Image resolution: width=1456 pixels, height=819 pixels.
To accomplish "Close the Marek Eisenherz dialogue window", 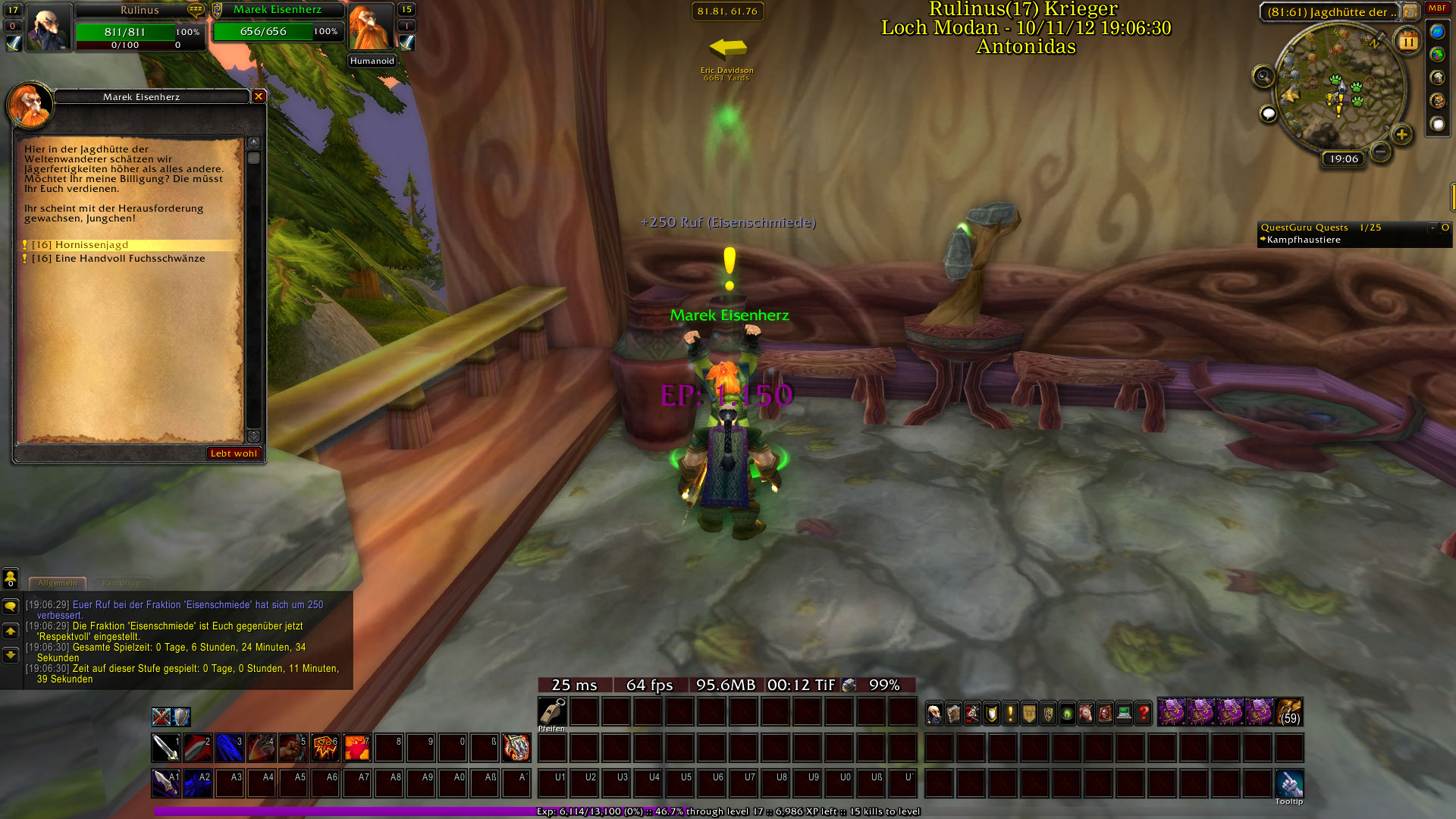I will (x=259, y=96).
